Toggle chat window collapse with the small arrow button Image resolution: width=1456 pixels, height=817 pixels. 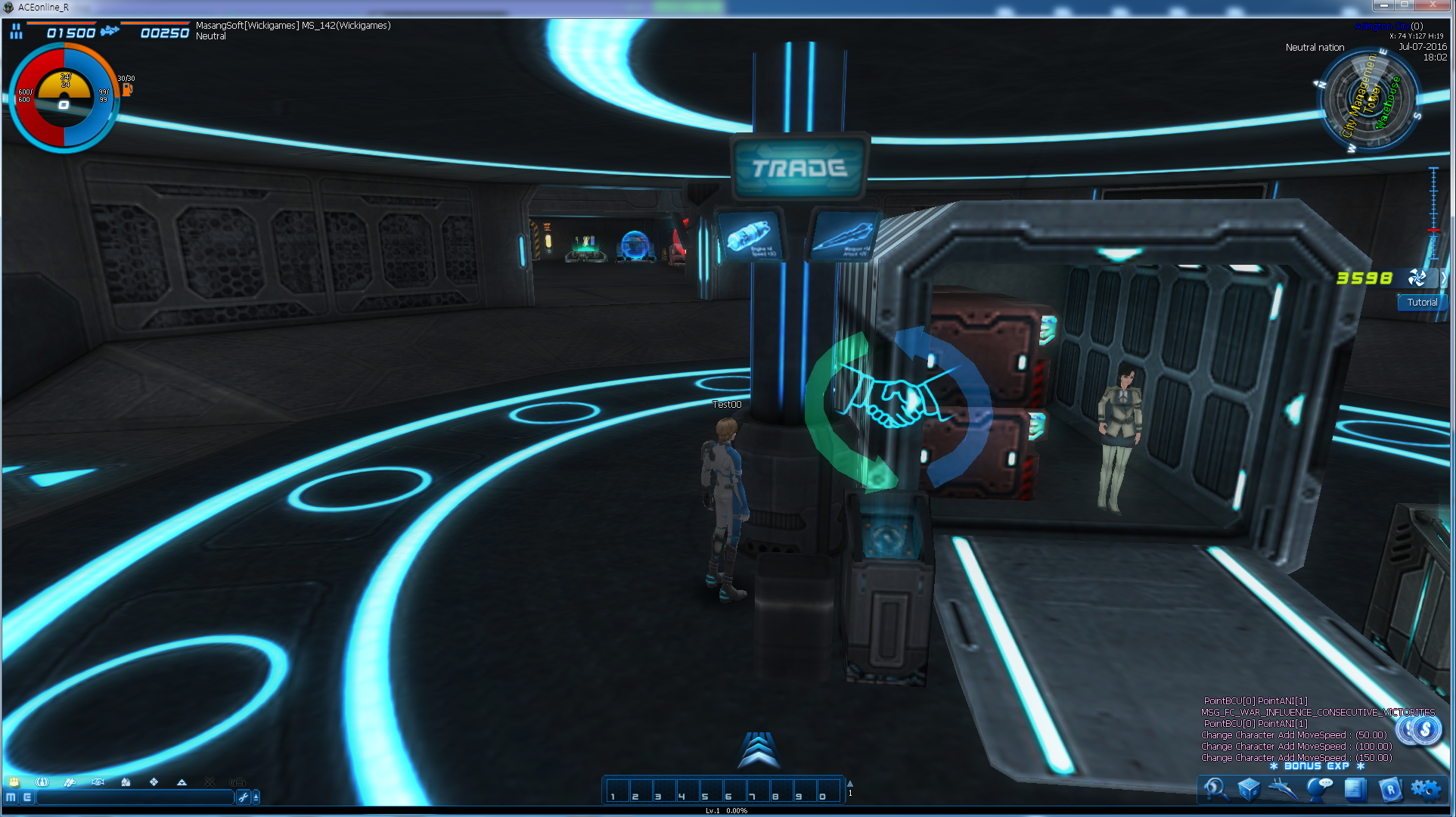[257, 797]
